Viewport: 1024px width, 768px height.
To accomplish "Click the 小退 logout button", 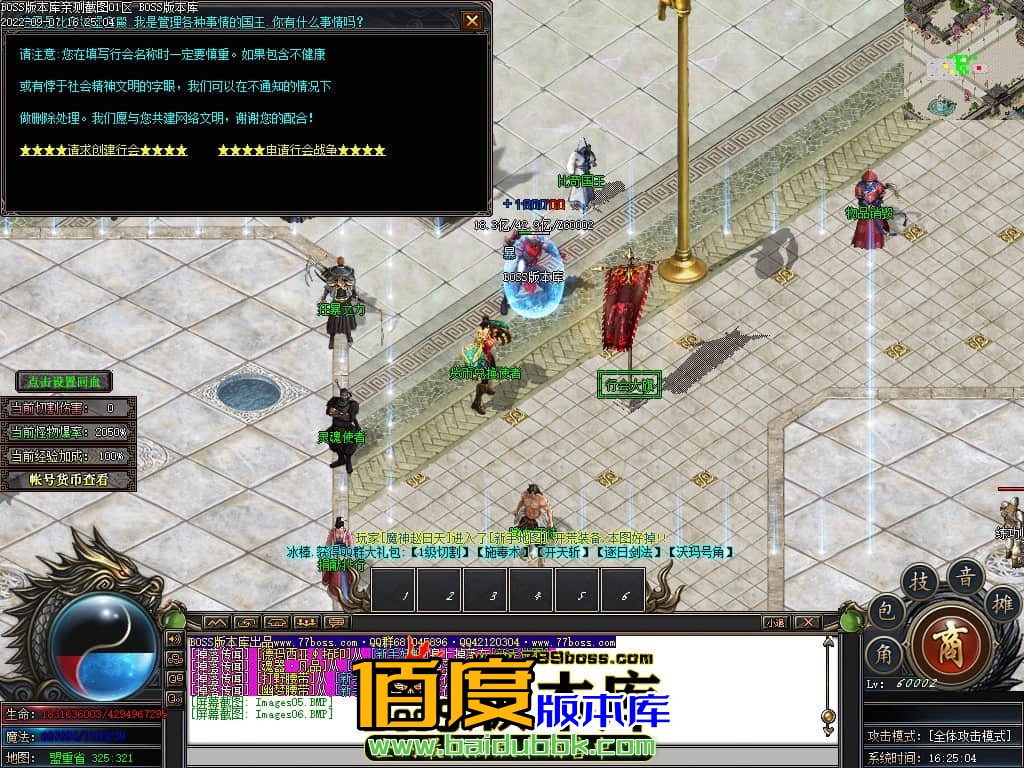I will [776, 622].
